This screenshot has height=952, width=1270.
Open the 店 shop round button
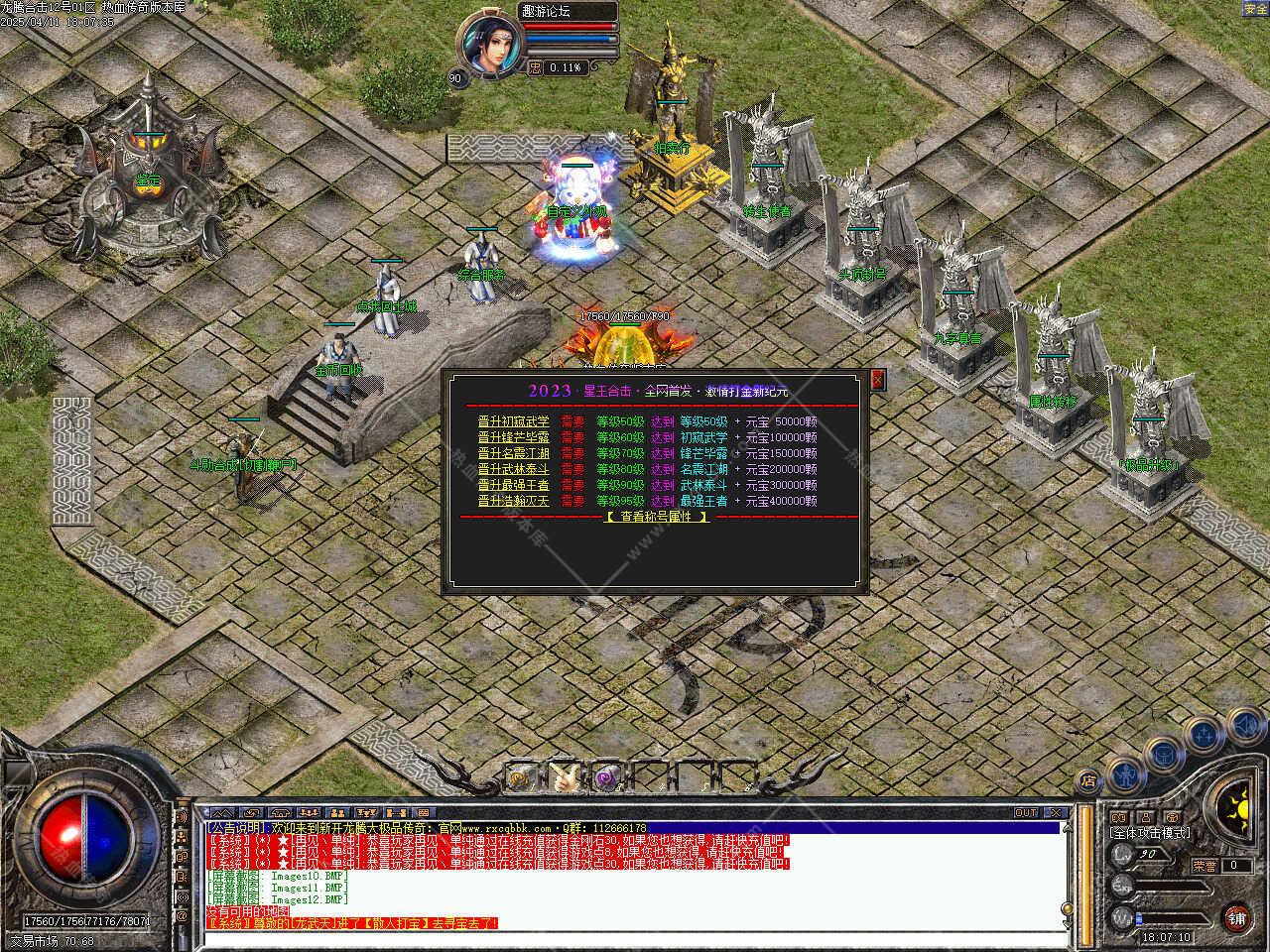1089,781
